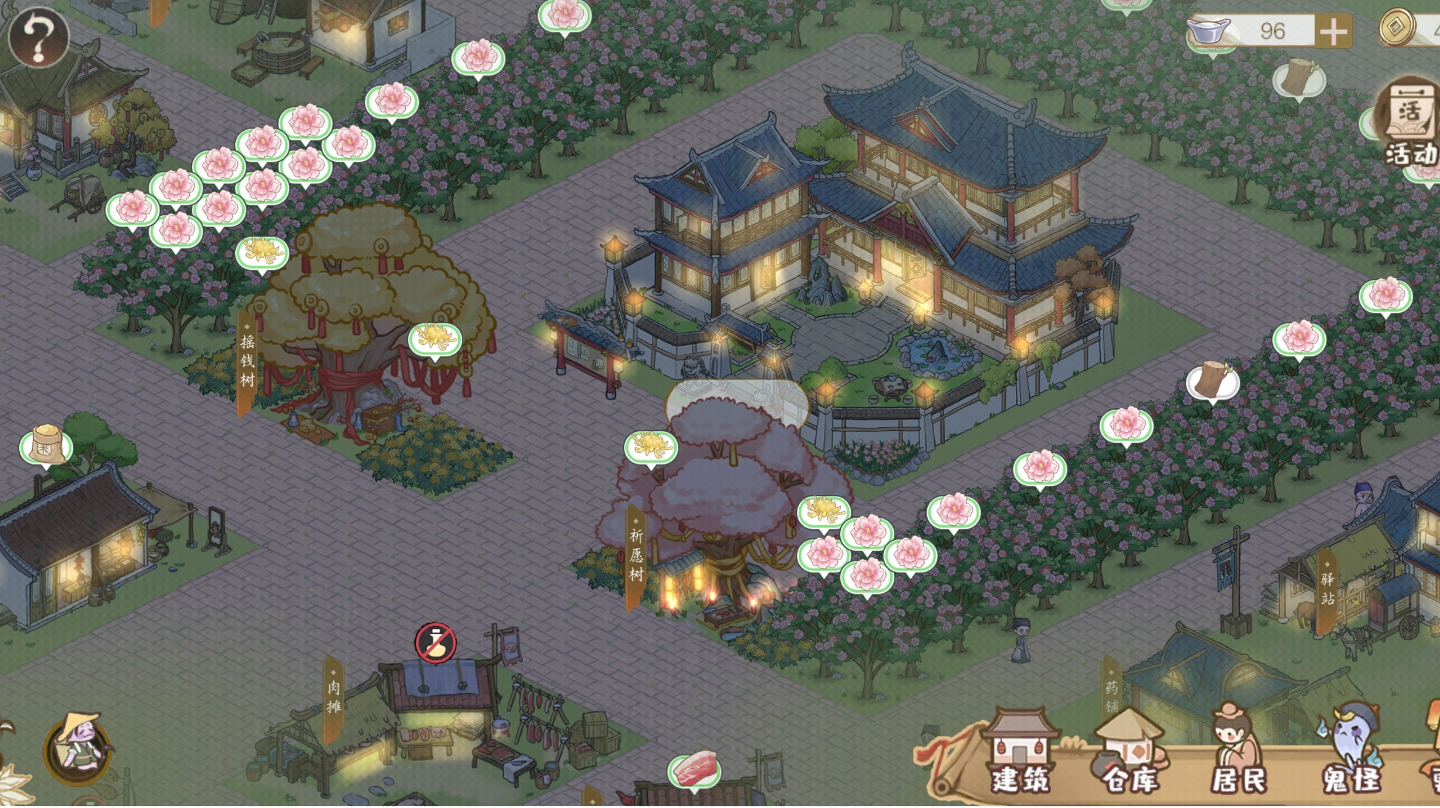The image size is (1440, 808).
Task: Click the silver ingot currency icon
Action: [x=1207, y=30]
